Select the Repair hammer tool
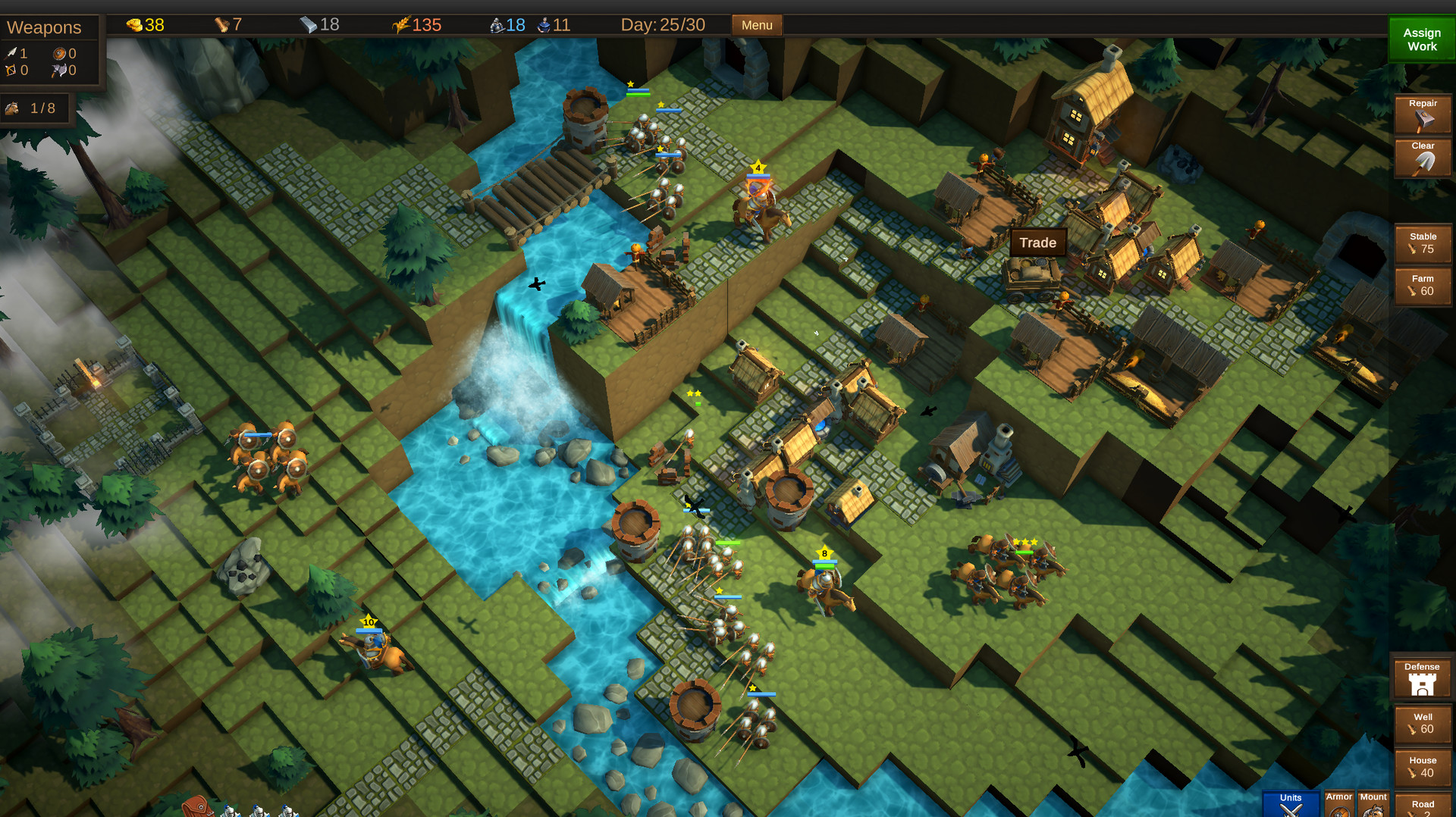Screen dimensions: 1456x817 (1422, 114)
